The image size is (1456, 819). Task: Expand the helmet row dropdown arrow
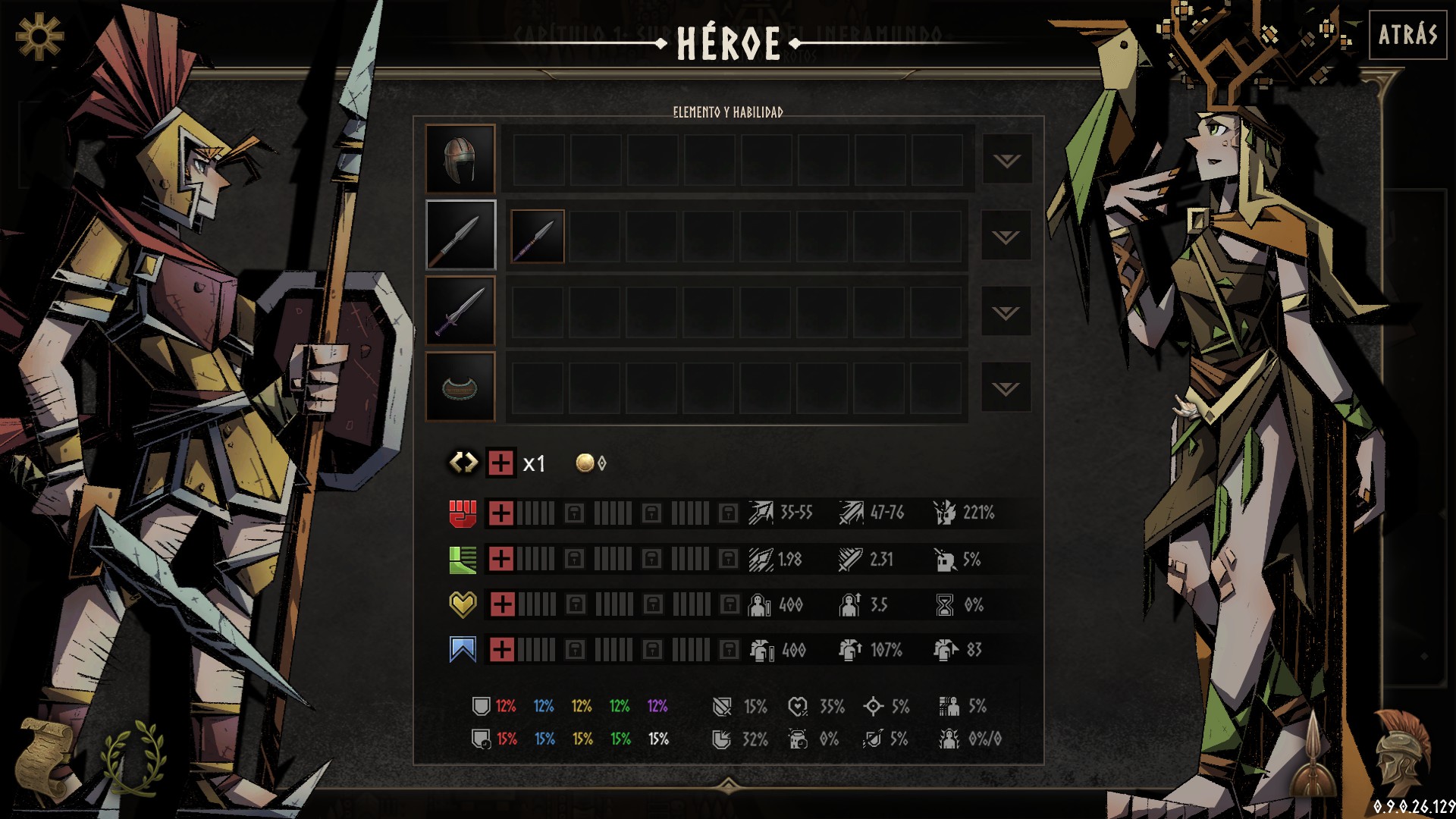click(x=1006, y=160)
